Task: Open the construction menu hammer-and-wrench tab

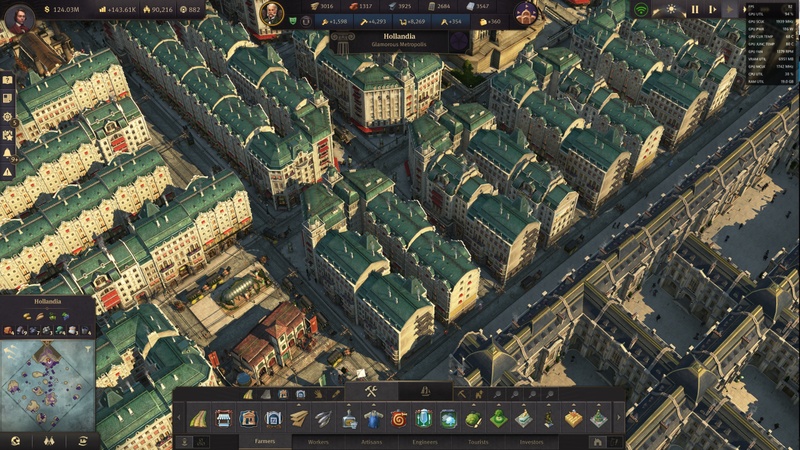Action: coord(371,391)
